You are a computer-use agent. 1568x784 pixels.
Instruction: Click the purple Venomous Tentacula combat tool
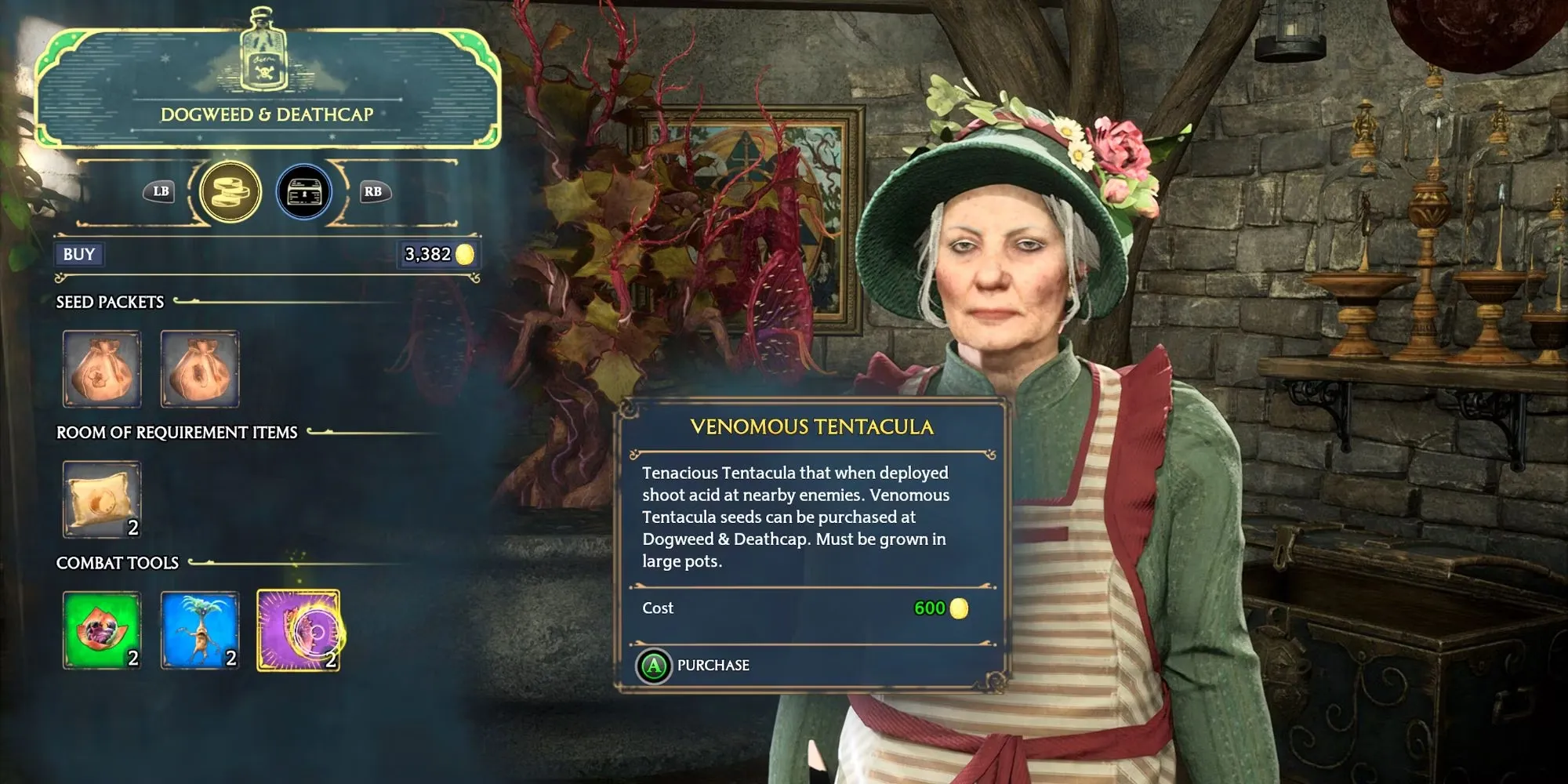[298, 630]
